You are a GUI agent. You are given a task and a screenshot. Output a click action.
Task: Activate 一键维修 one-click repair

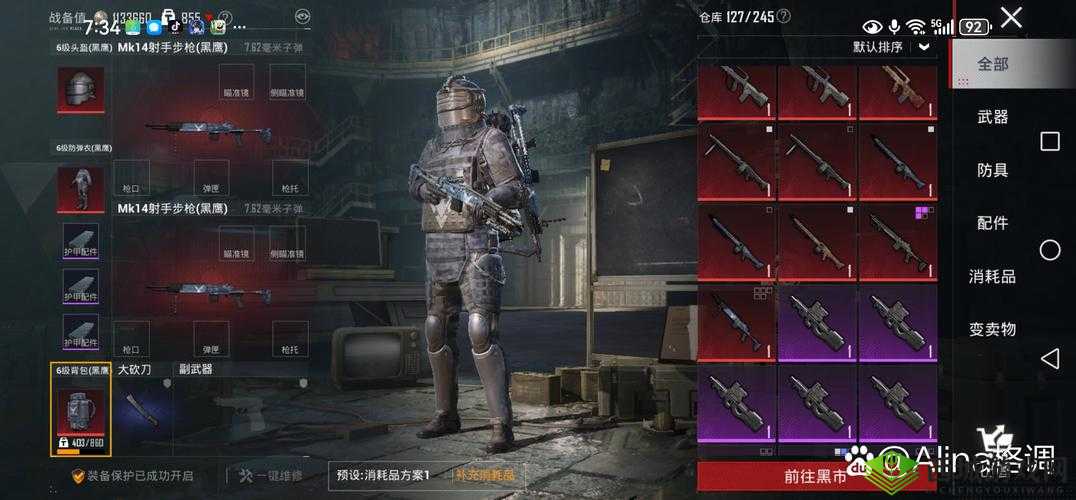click(270, 475)
